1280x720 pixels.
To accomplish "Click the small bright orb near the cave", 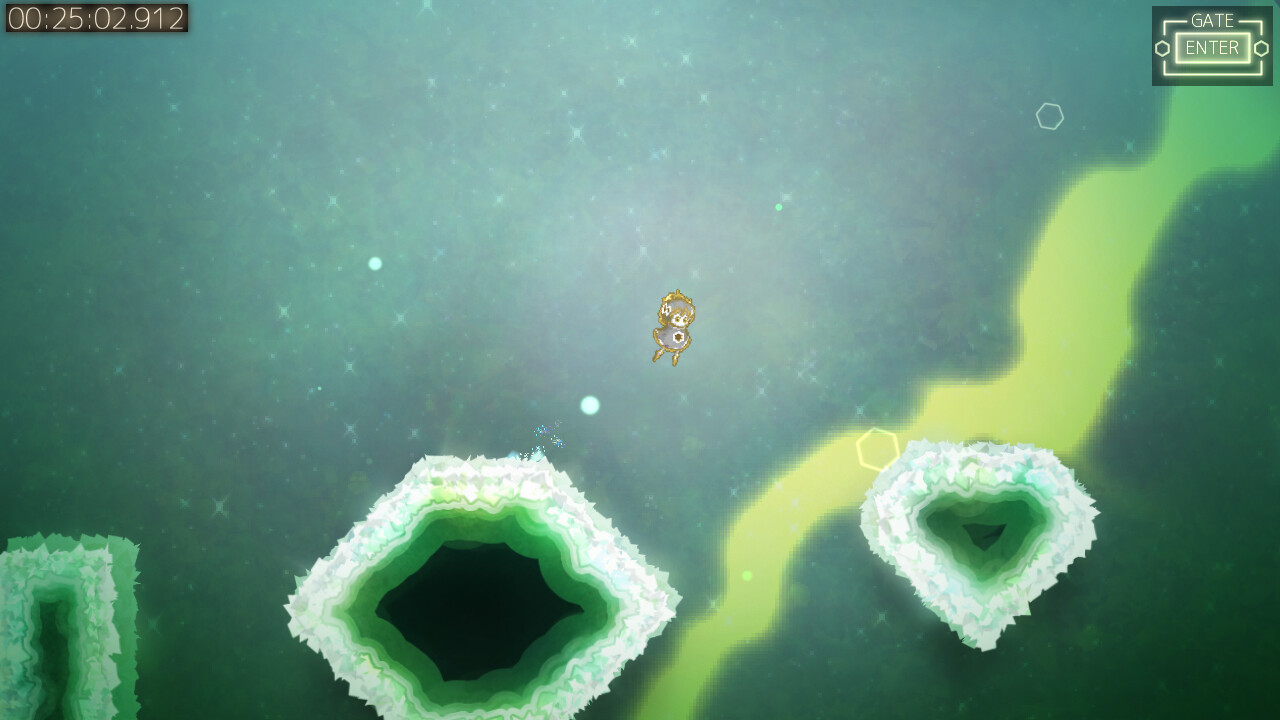I will click(588, 405).
